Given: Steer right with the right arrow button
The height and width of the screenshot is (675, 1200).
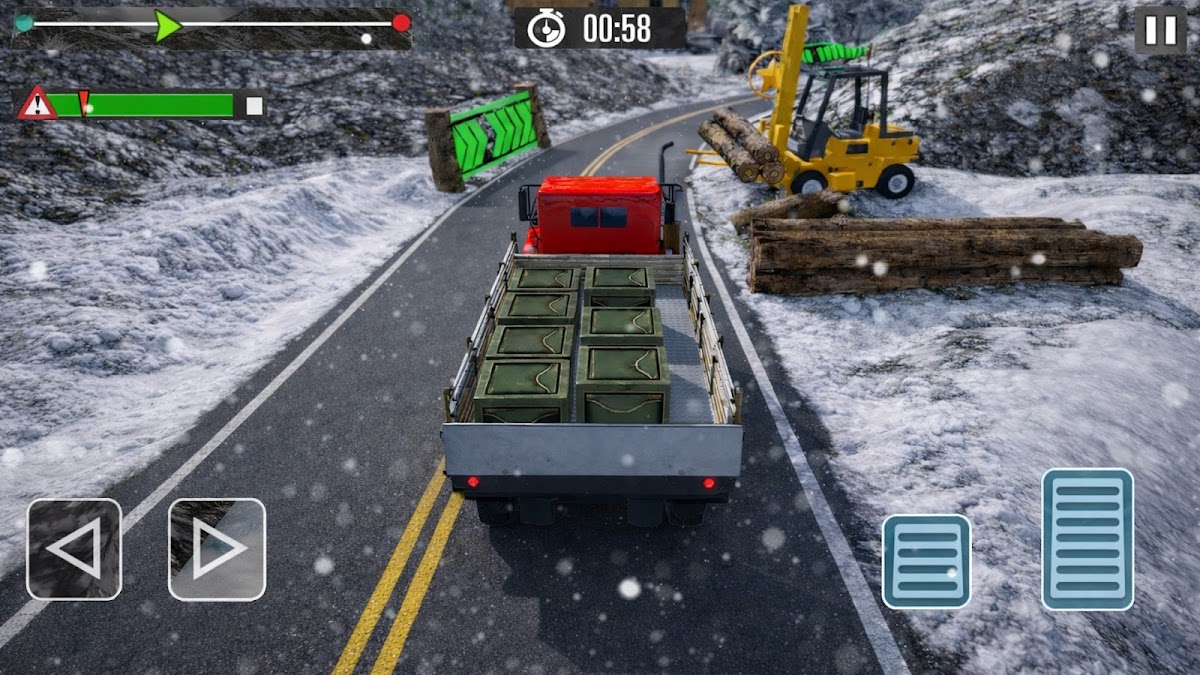Looking at the screenshot, I should pos(217,549).
